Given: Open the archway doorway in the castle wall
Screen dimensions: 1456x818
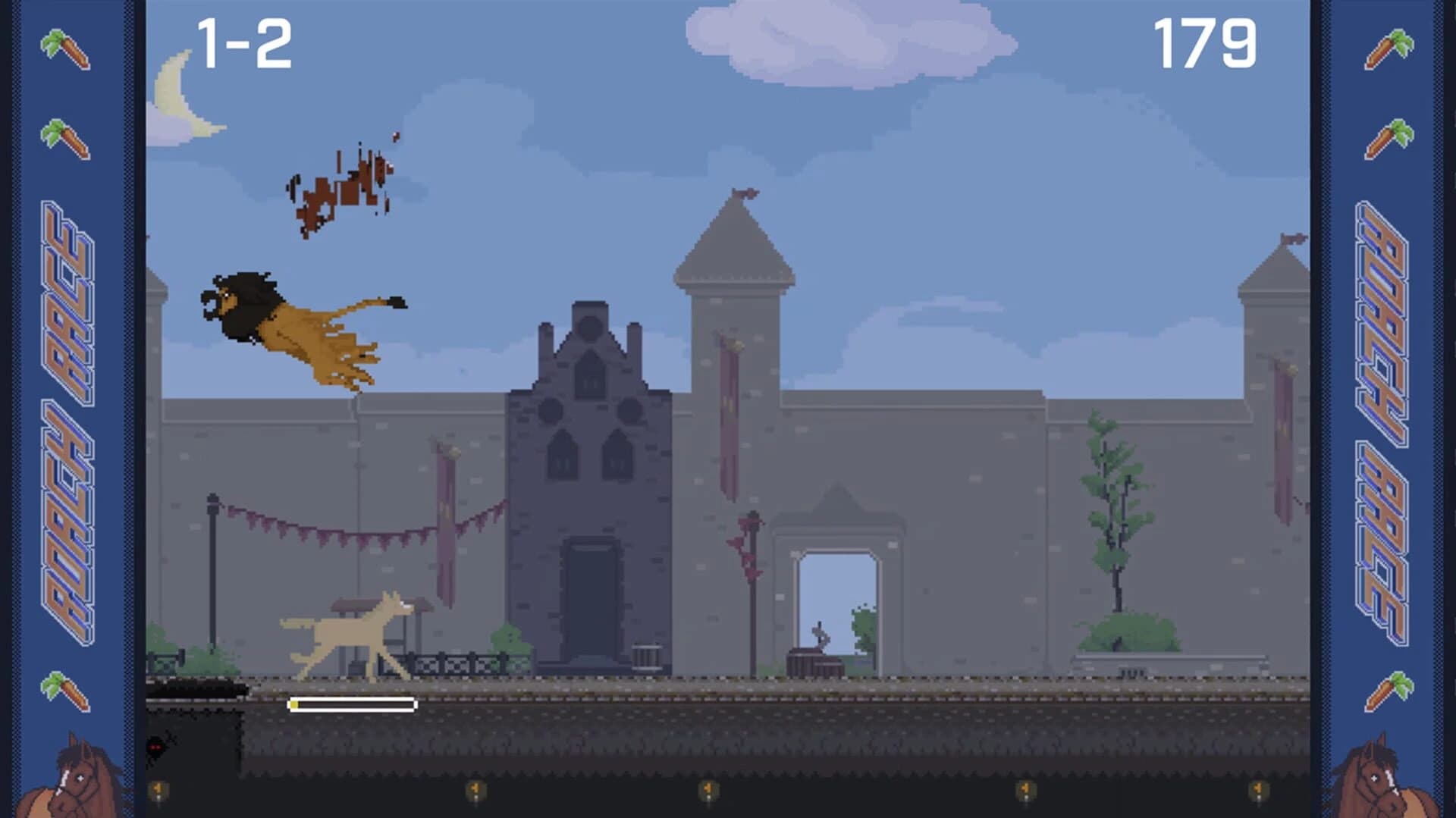Looking at the screenshot, I should coord(834,599).
